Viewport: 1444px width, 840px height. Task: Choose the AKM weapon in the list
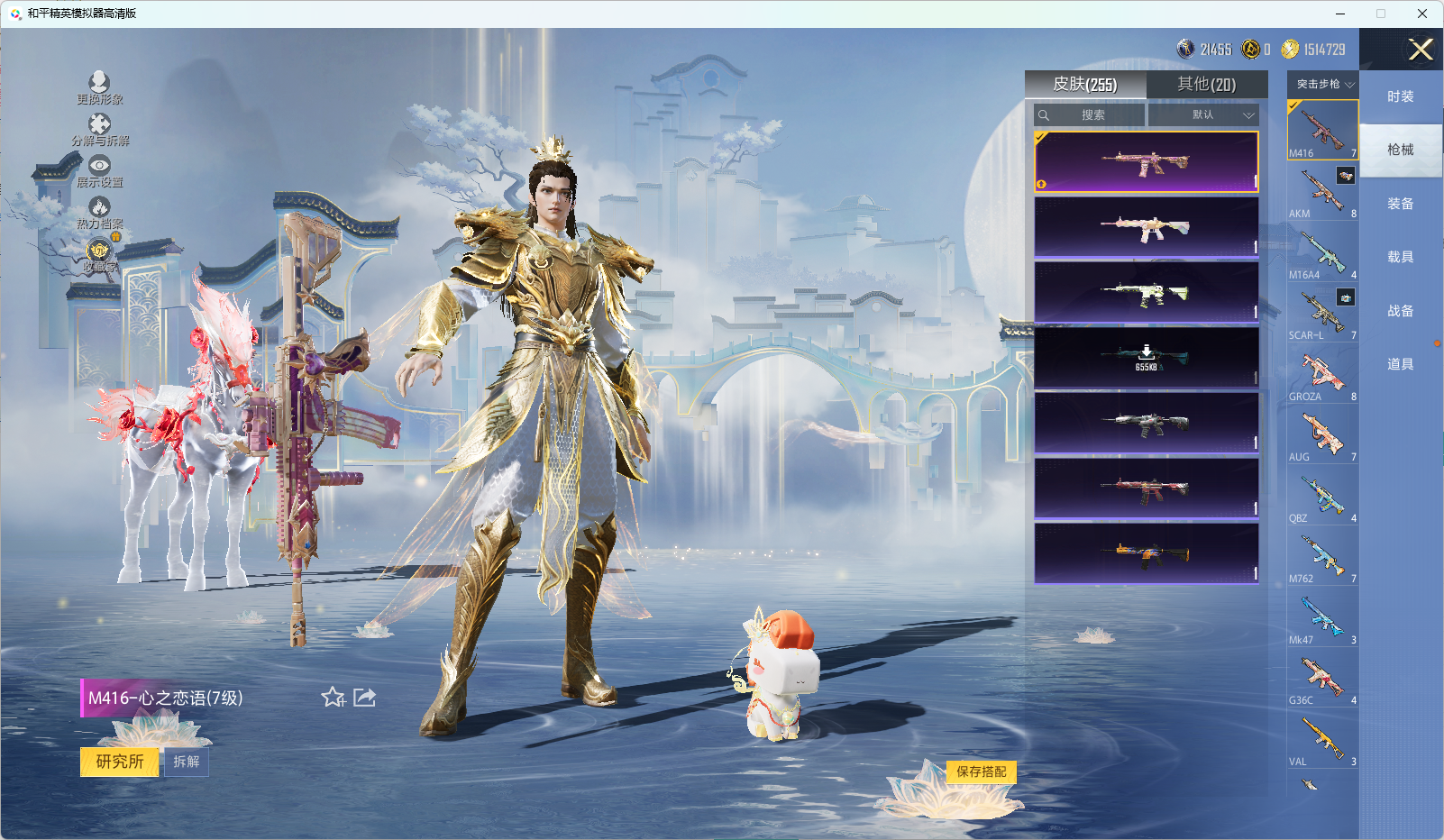[1322, 193]
